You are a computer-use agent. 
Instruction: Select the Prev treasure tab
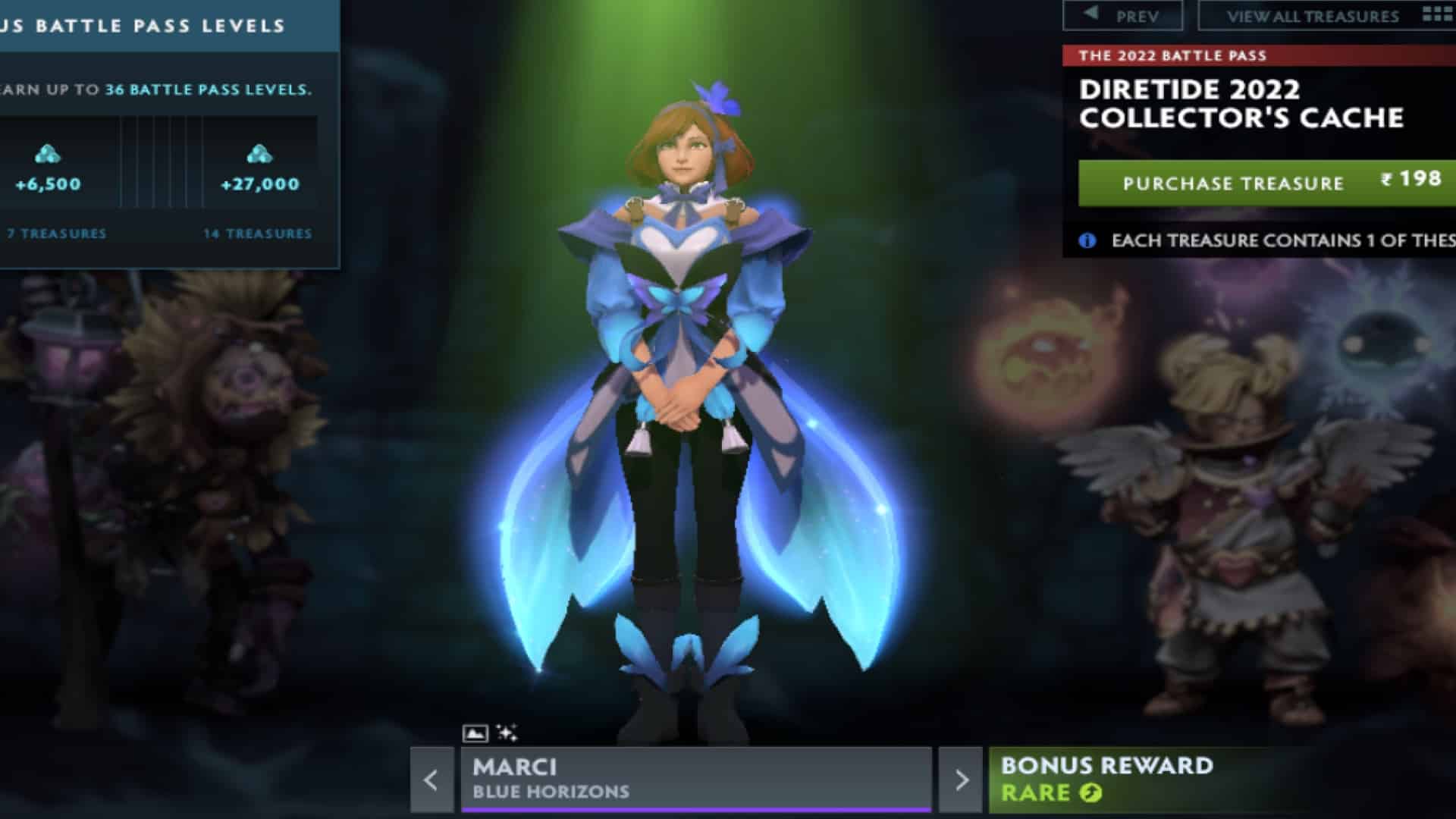(x=1122, y=14)
